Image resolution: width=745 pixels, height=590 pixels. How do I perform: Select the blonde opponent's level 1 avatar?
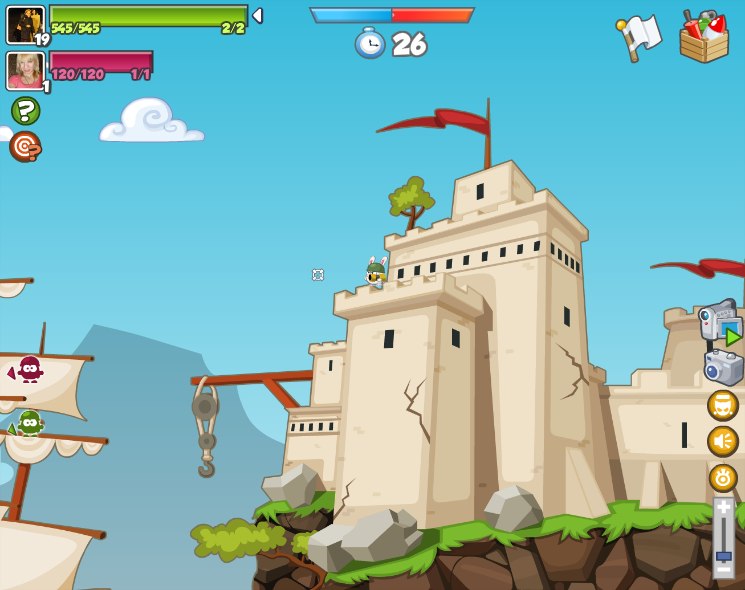25,71
